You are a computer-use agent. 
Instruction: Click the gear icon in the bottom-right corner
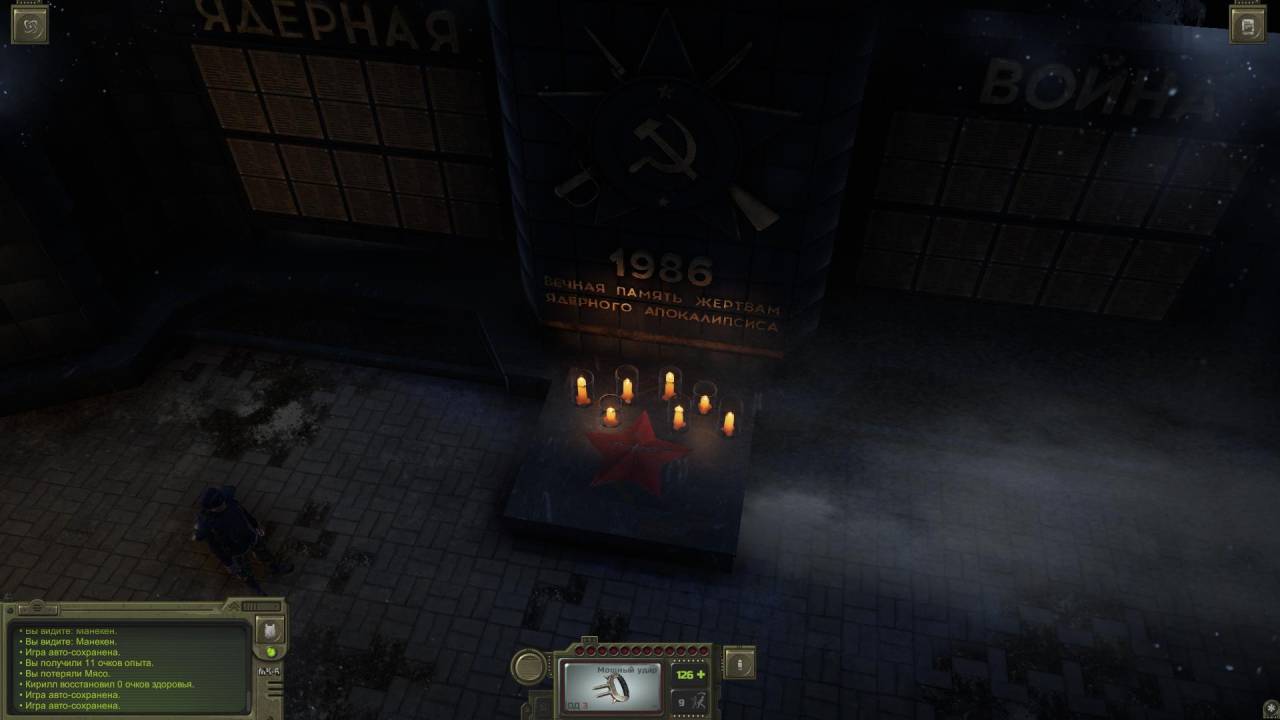point(1270,708)
